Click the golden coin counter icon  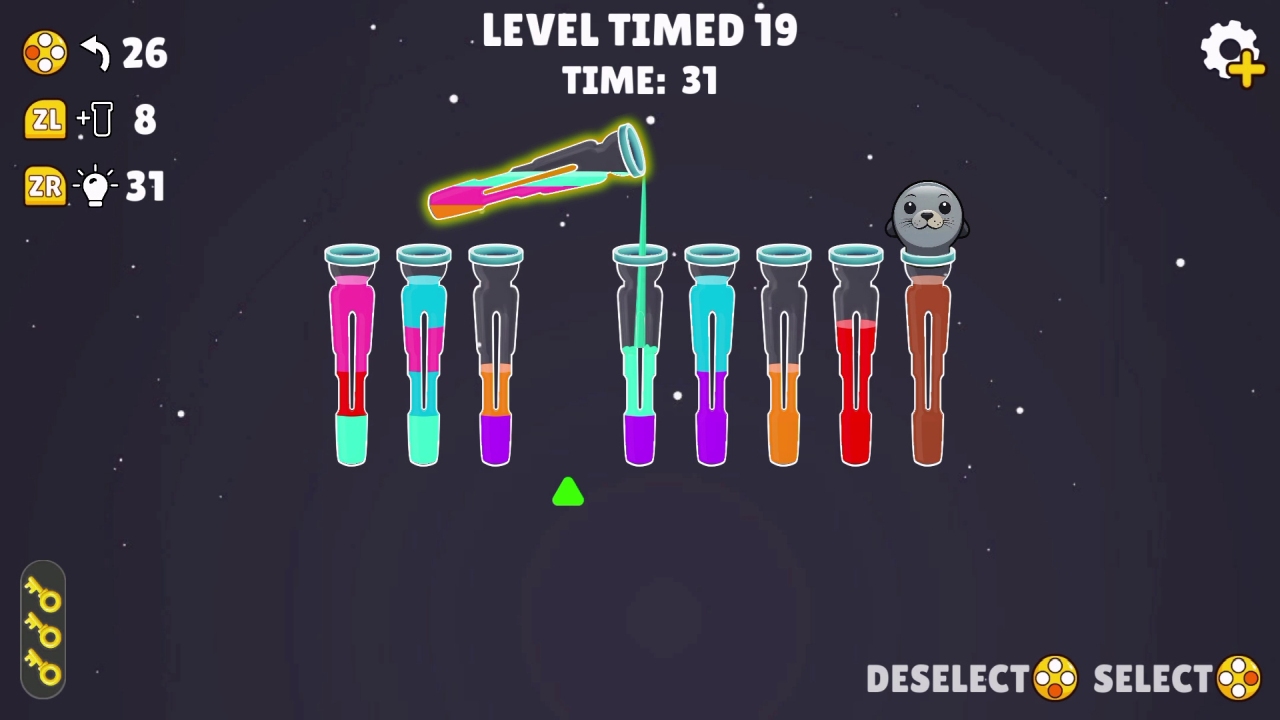click(44, 53)
